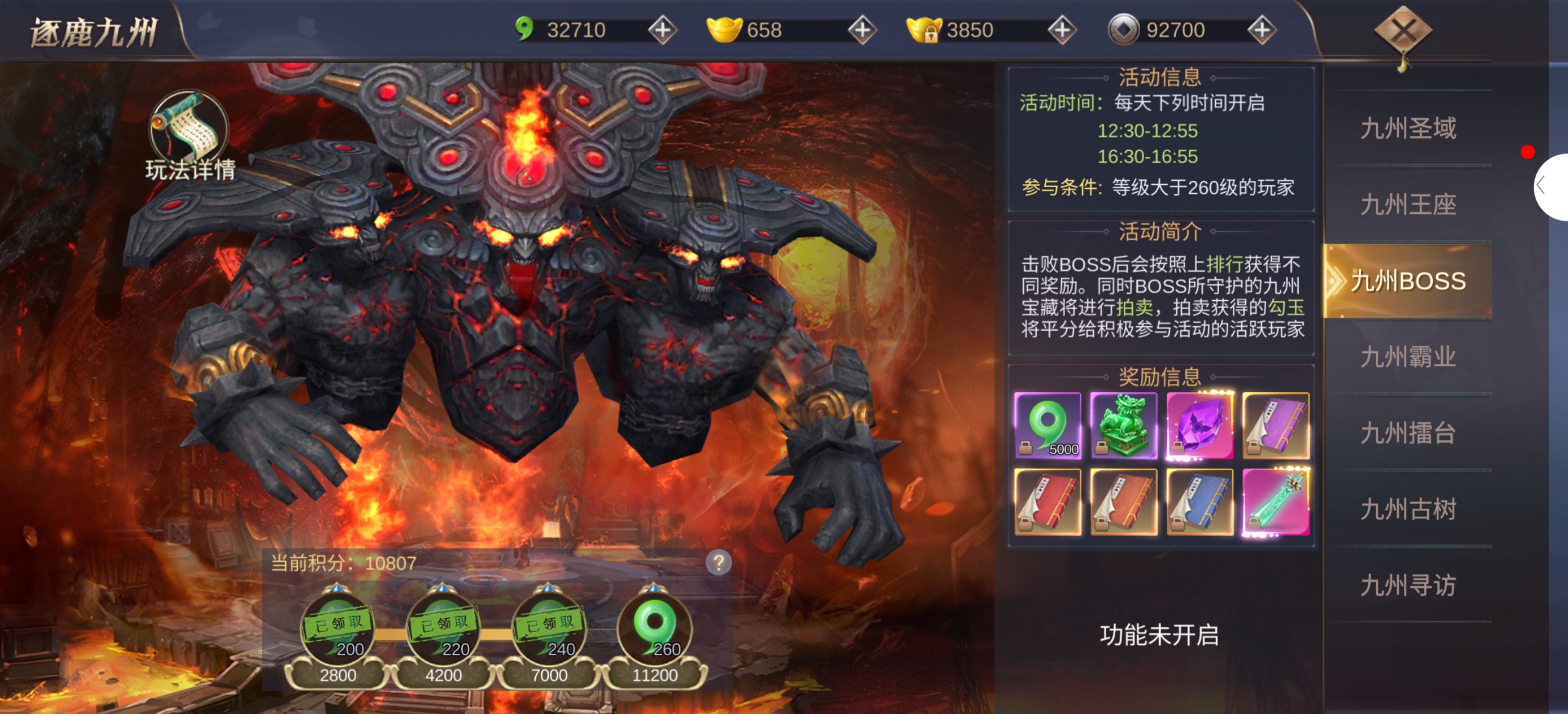1568x714 pixels.
Task: Go to the 九州擂台 tab
Action: [x=1408, y=433]
